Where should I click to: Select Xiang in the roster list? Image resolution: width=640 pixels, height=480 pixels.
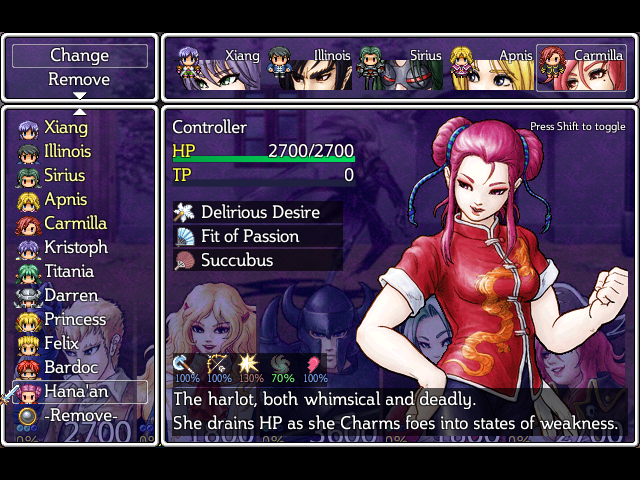click(66, 128)
